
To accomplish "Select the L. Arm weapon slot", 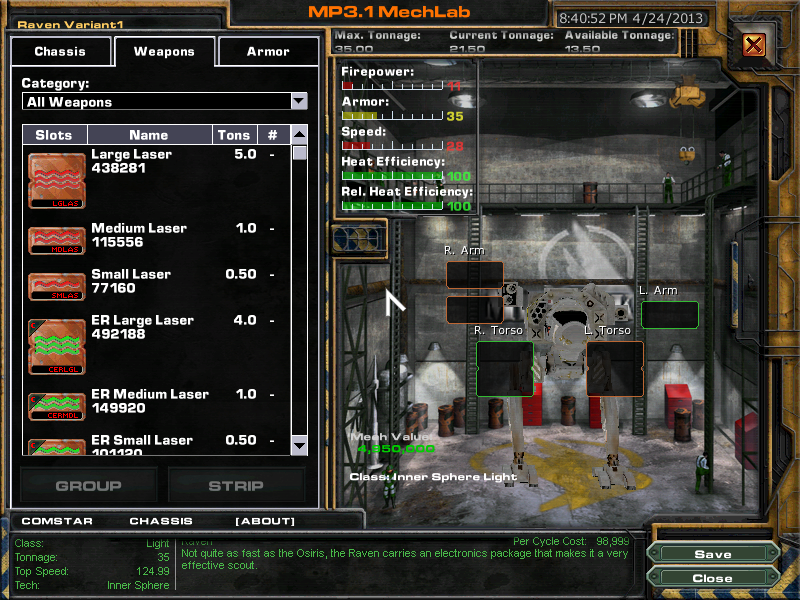I will [669, 315].
